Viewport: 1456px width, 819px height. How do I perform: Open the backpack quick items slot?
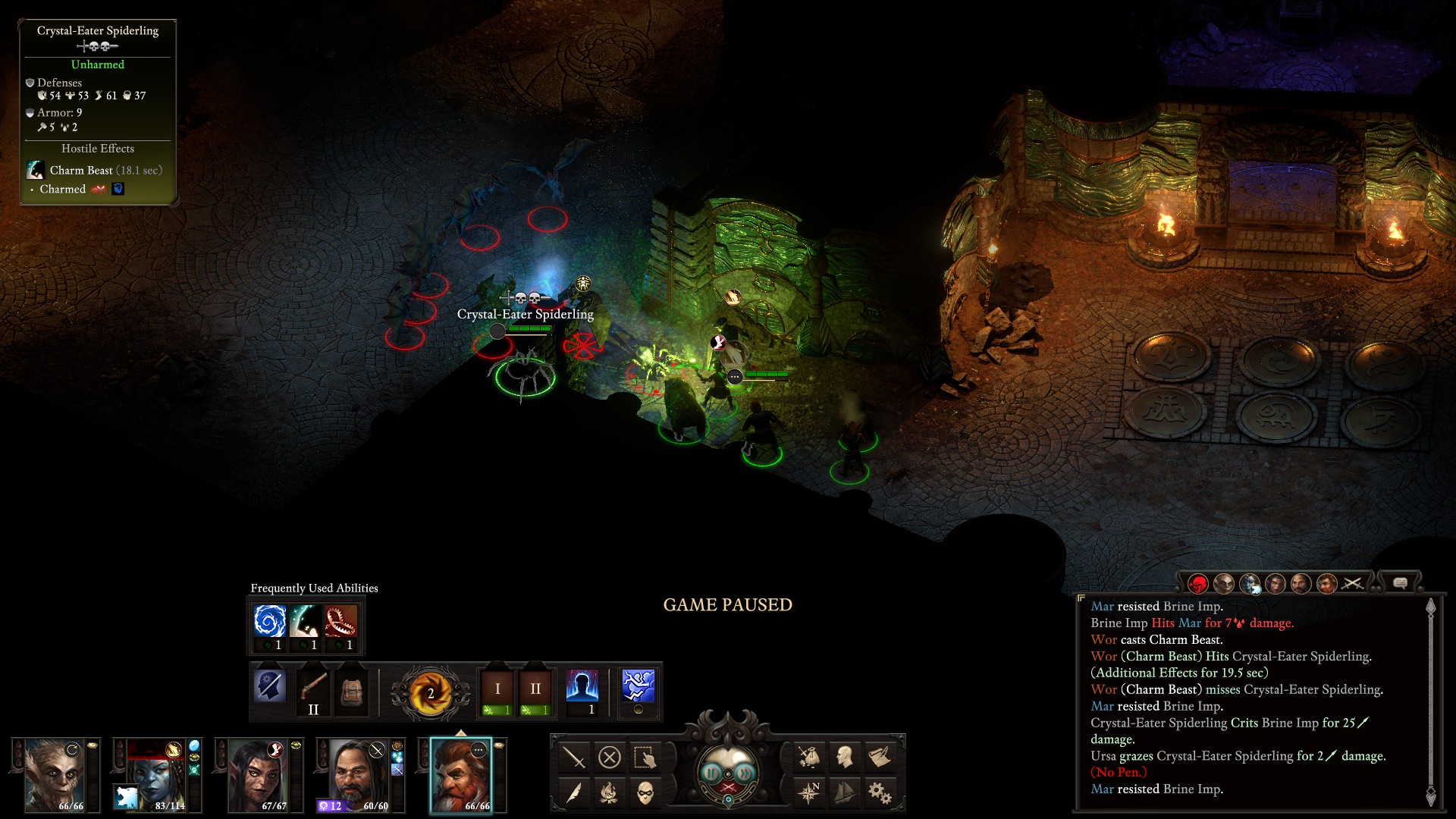[x=351, y=689]
